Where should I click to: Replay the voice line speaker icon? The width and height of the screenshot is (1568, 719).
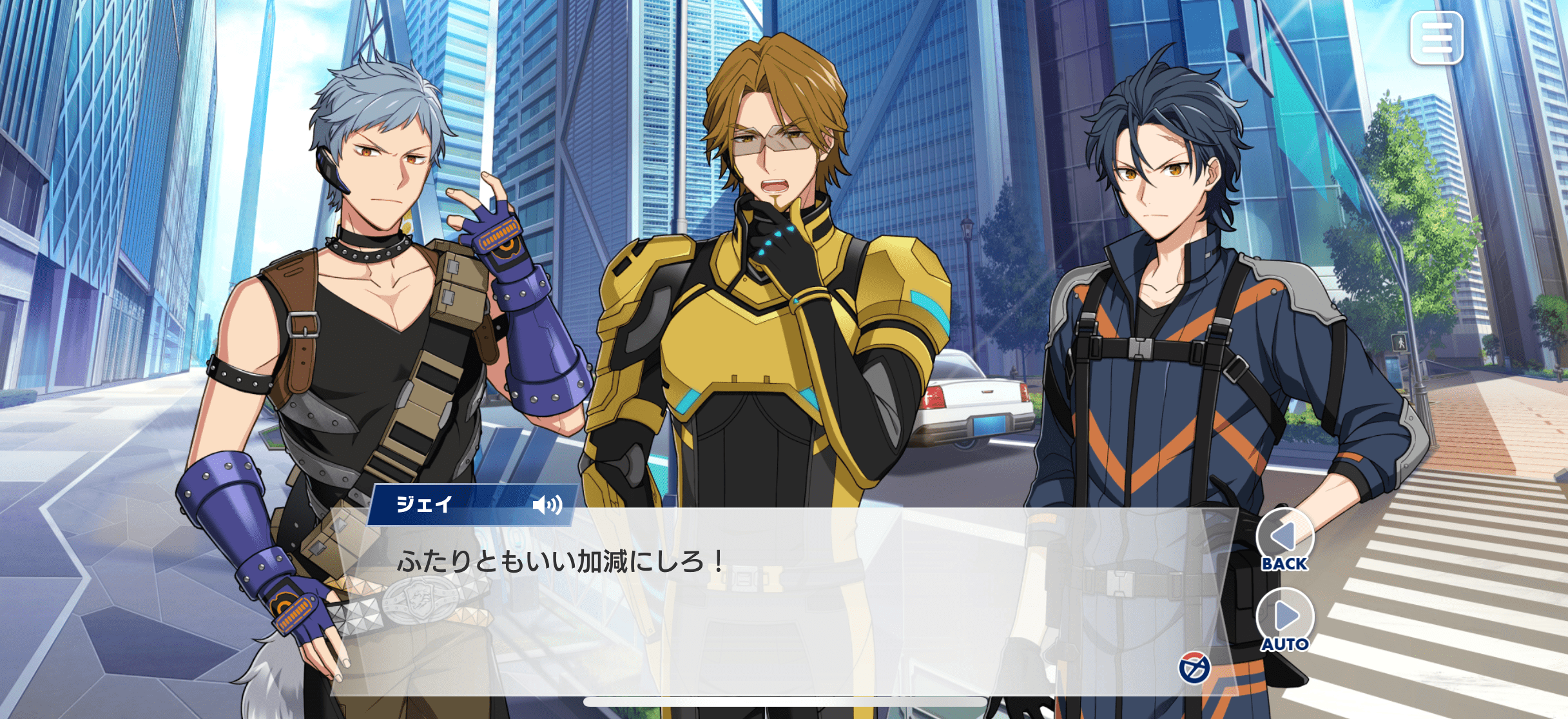(547, 504)
